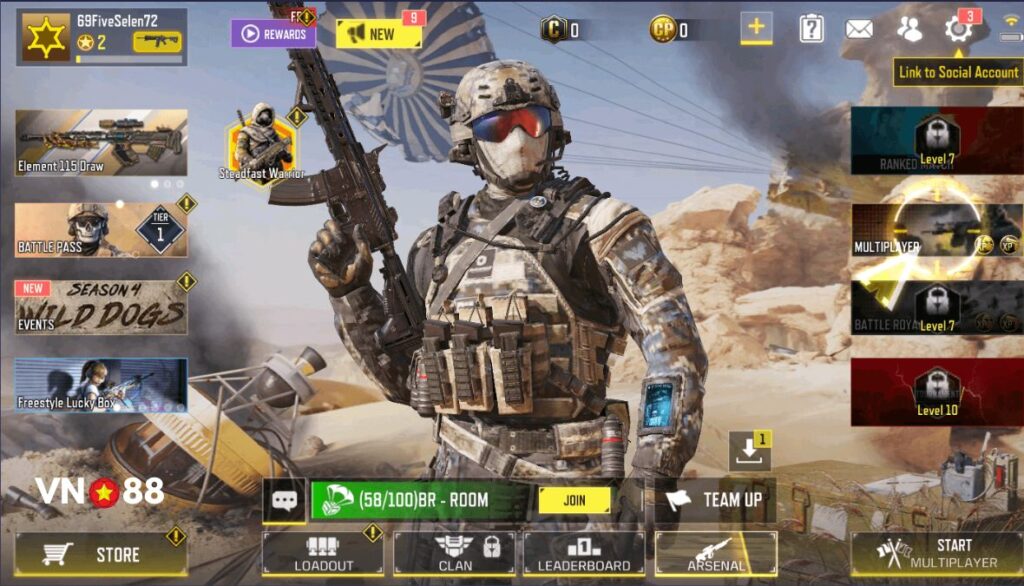Open the mail envelope inbox
Screen dimensions: 1024x586
pyautogui.click(x=859, y=29)
